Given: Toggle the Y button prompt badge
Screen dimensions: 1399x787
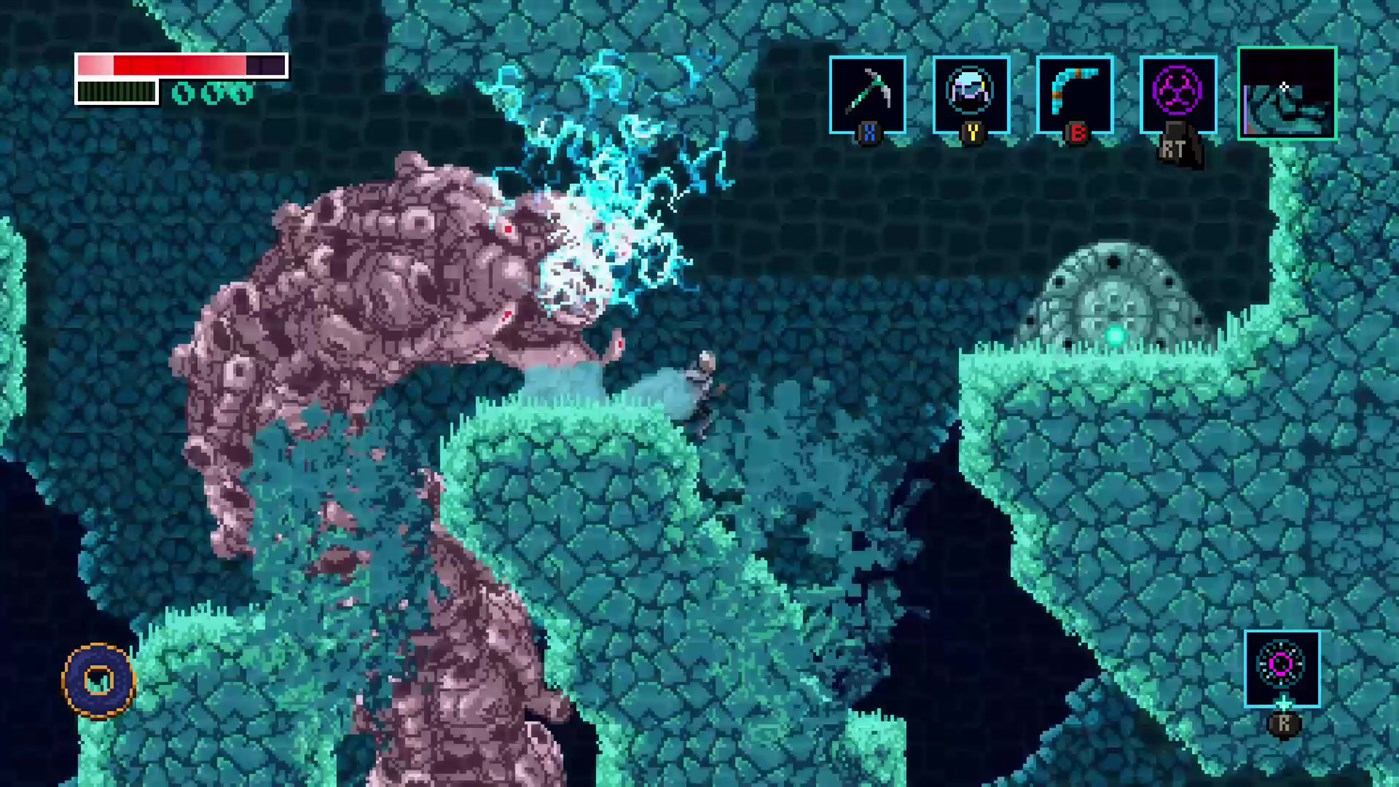Looking at the screenshot, I should (x=971, y=135).
